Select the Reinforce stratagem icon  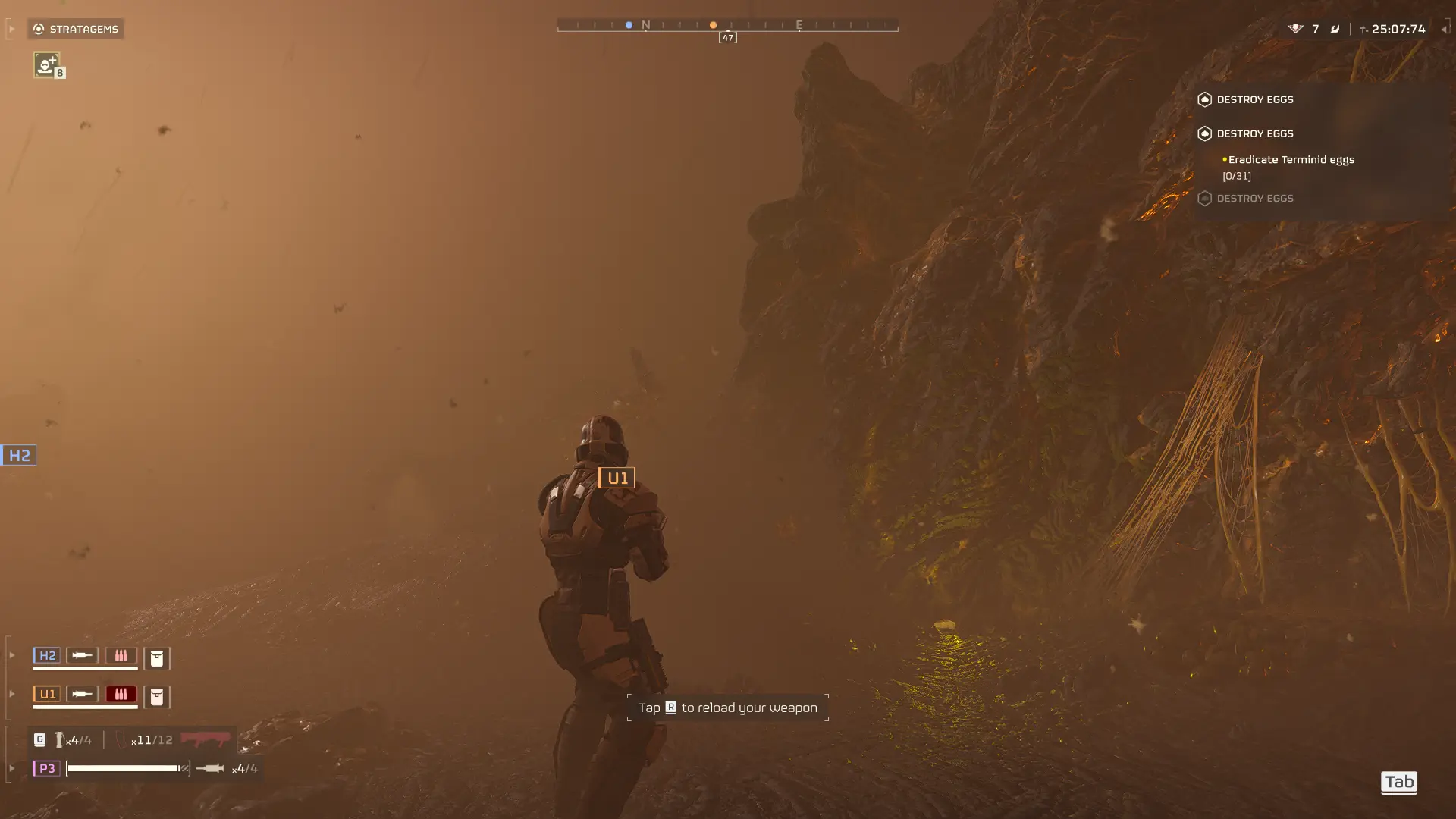(x=46, y=64)
